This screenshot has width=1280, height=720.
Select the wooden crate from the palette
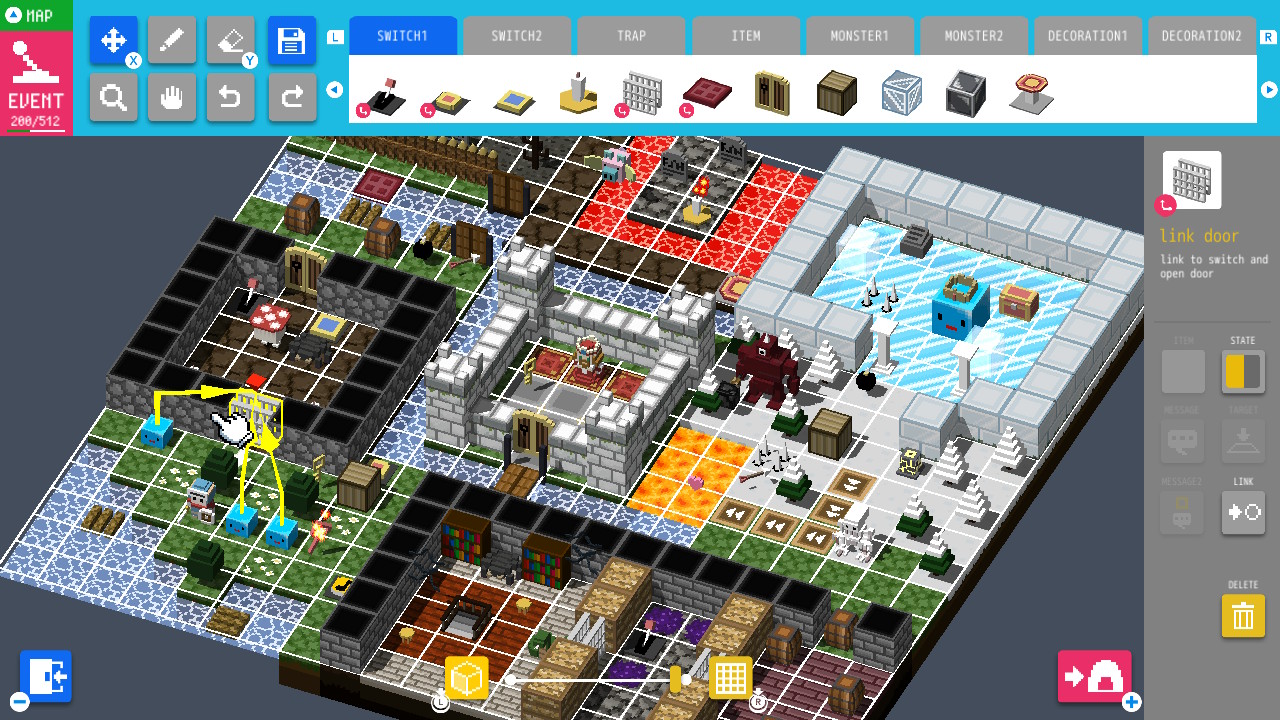click(836, 92)
